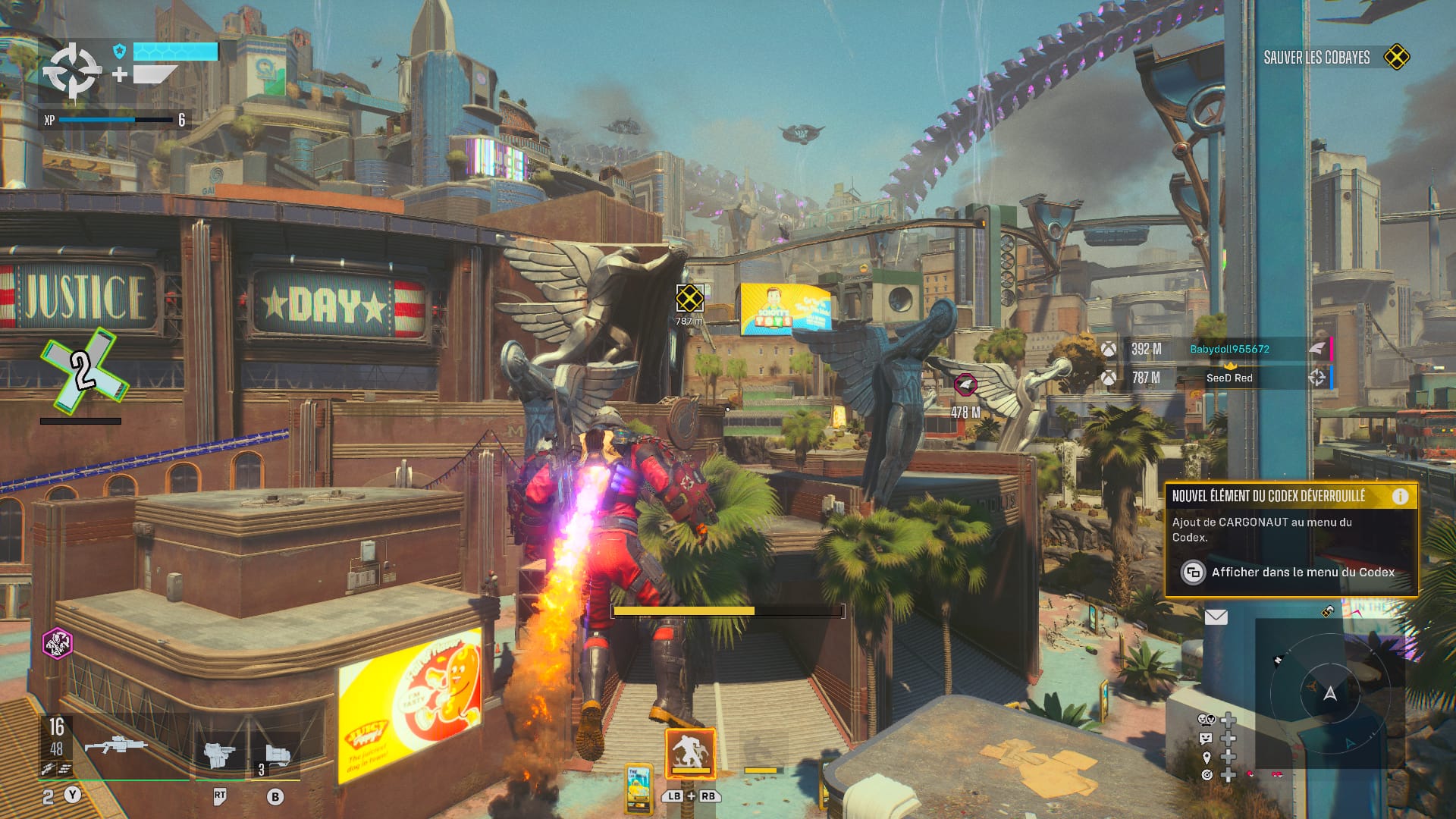Select the grenade slot with 3 charges
Viewport: 1456px width, 819px height.
click(275, 758)
